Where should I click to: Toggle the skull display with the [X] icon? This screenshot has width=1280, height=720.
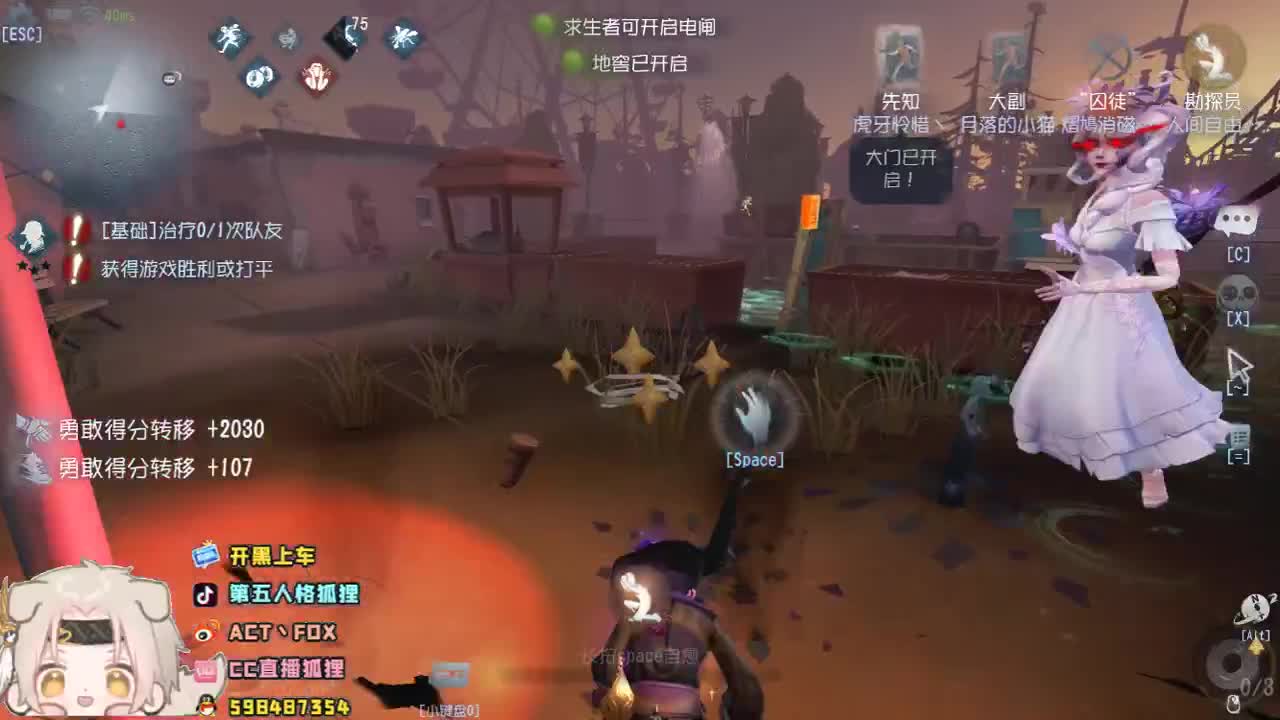(x=1238, y=290)
